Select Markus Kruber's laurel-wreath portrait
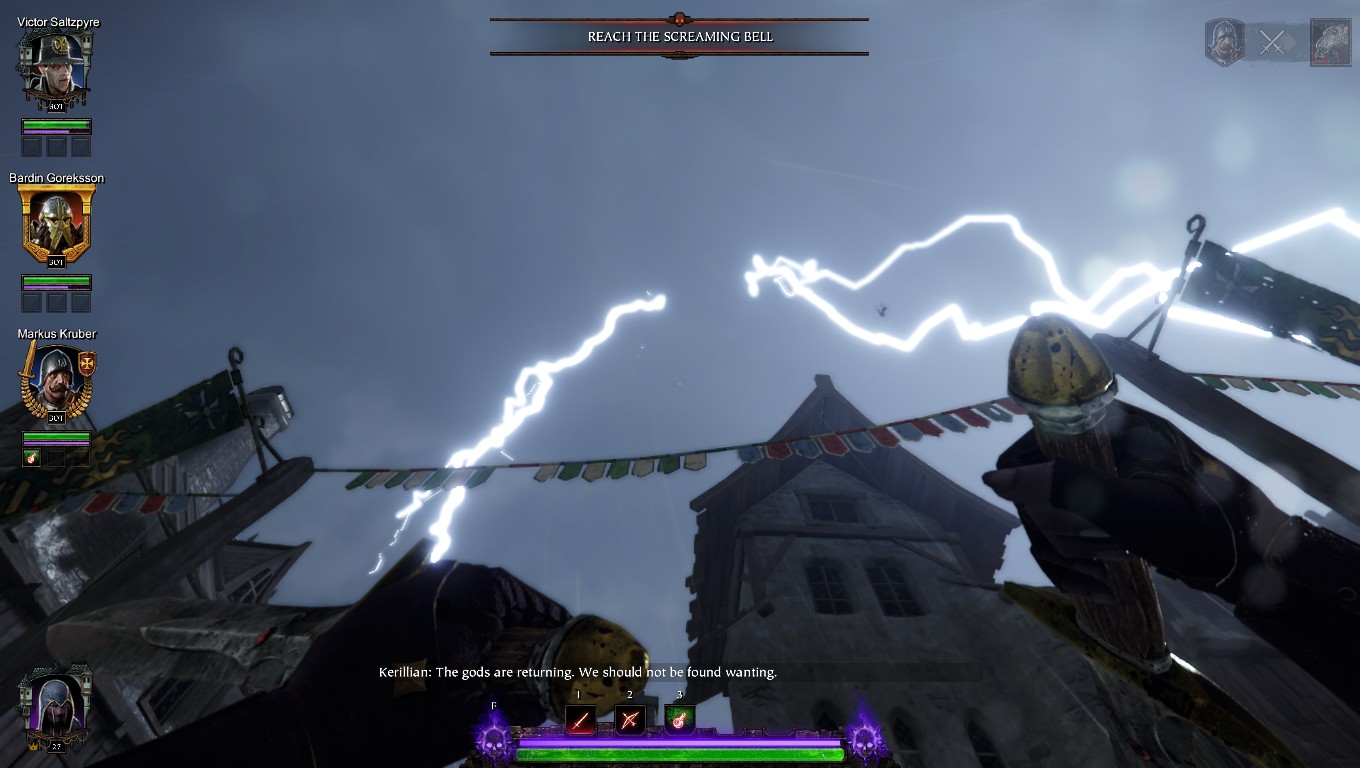 coord(56,380)
